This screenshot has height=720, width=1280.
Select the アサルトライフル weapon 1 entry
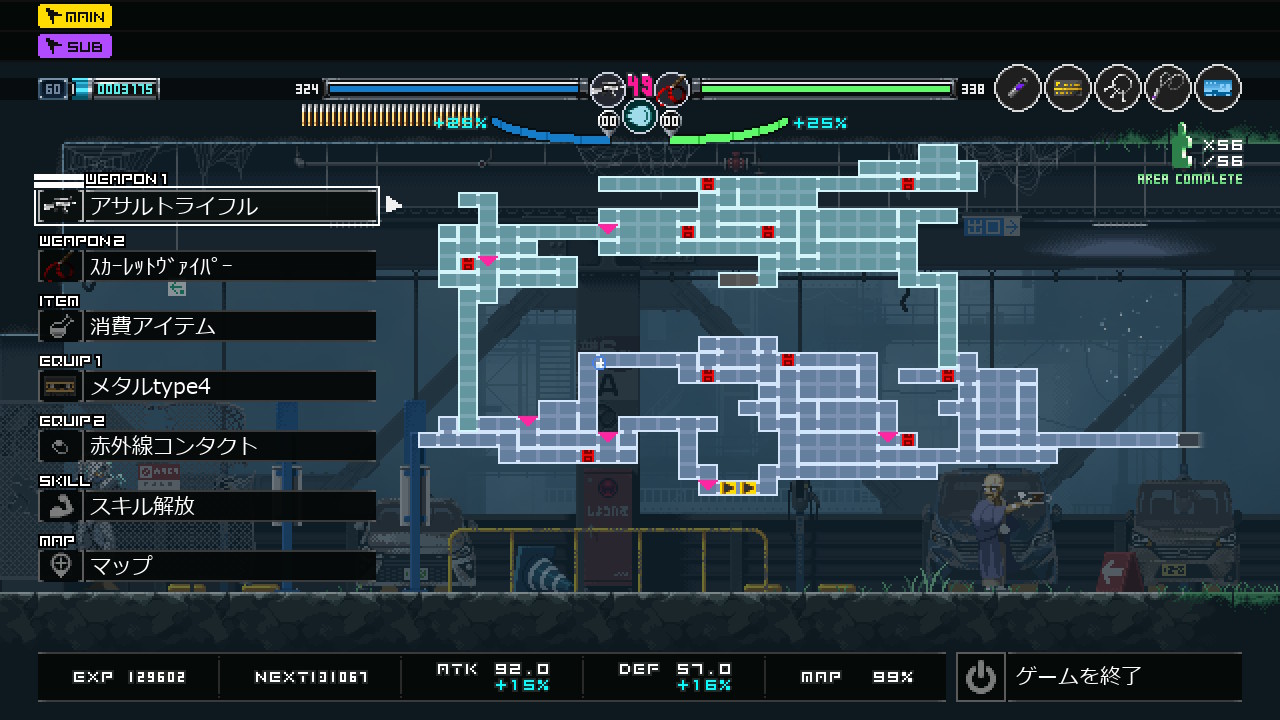(x=207, y=206)
